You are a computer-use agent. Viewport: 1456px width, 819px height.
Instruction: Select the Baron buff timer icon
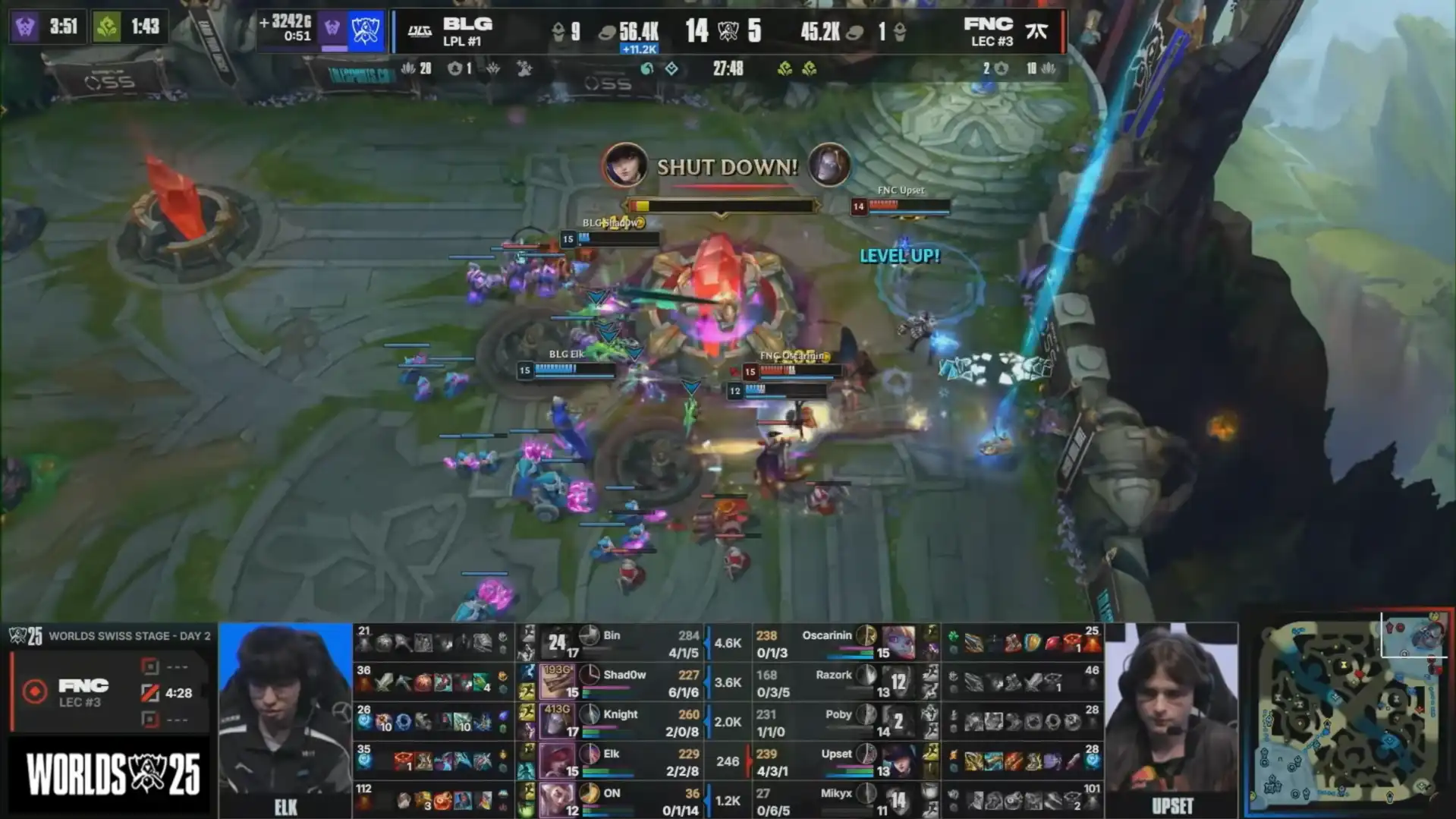(x=25, y=27)
